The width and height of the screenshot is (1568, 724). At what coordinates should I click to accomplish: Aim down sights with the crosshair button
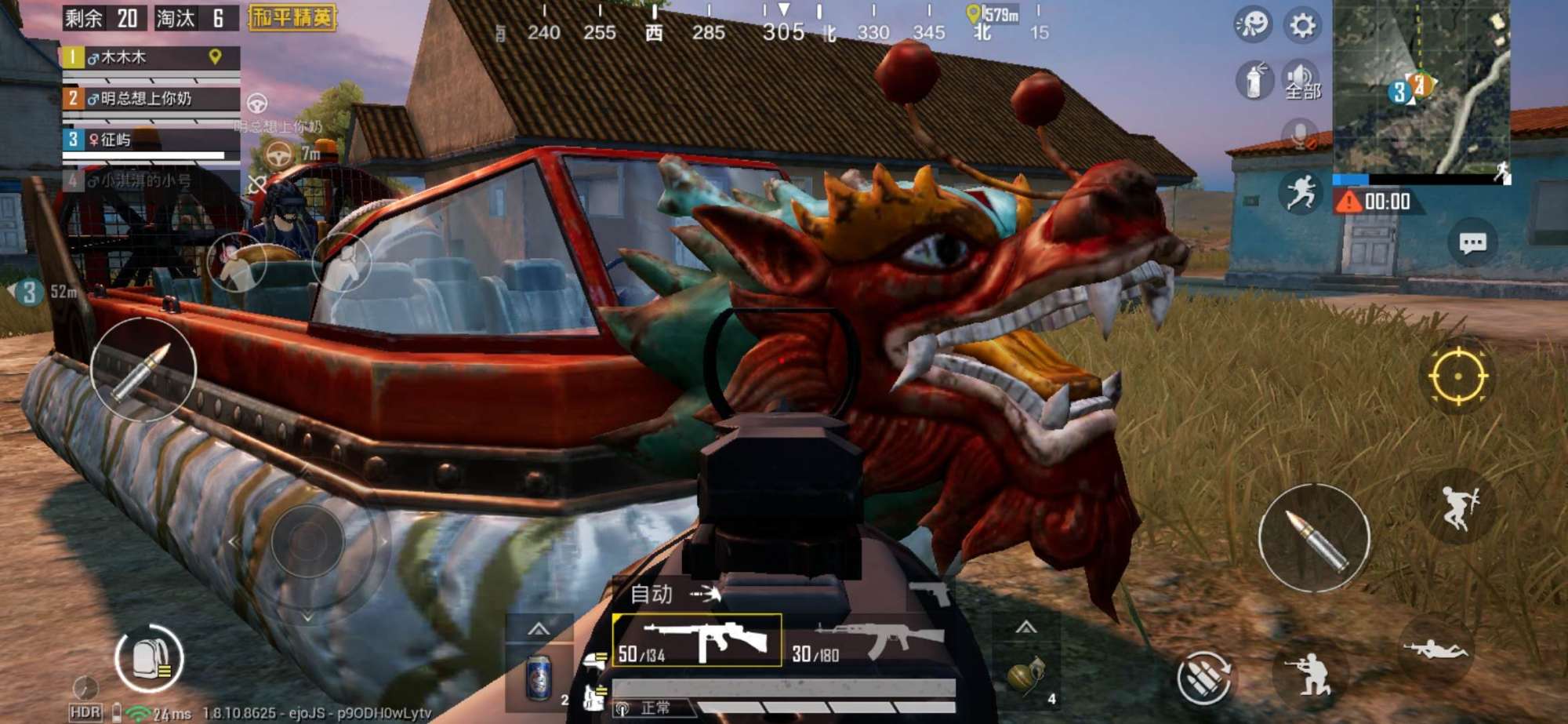point(1457,377)
